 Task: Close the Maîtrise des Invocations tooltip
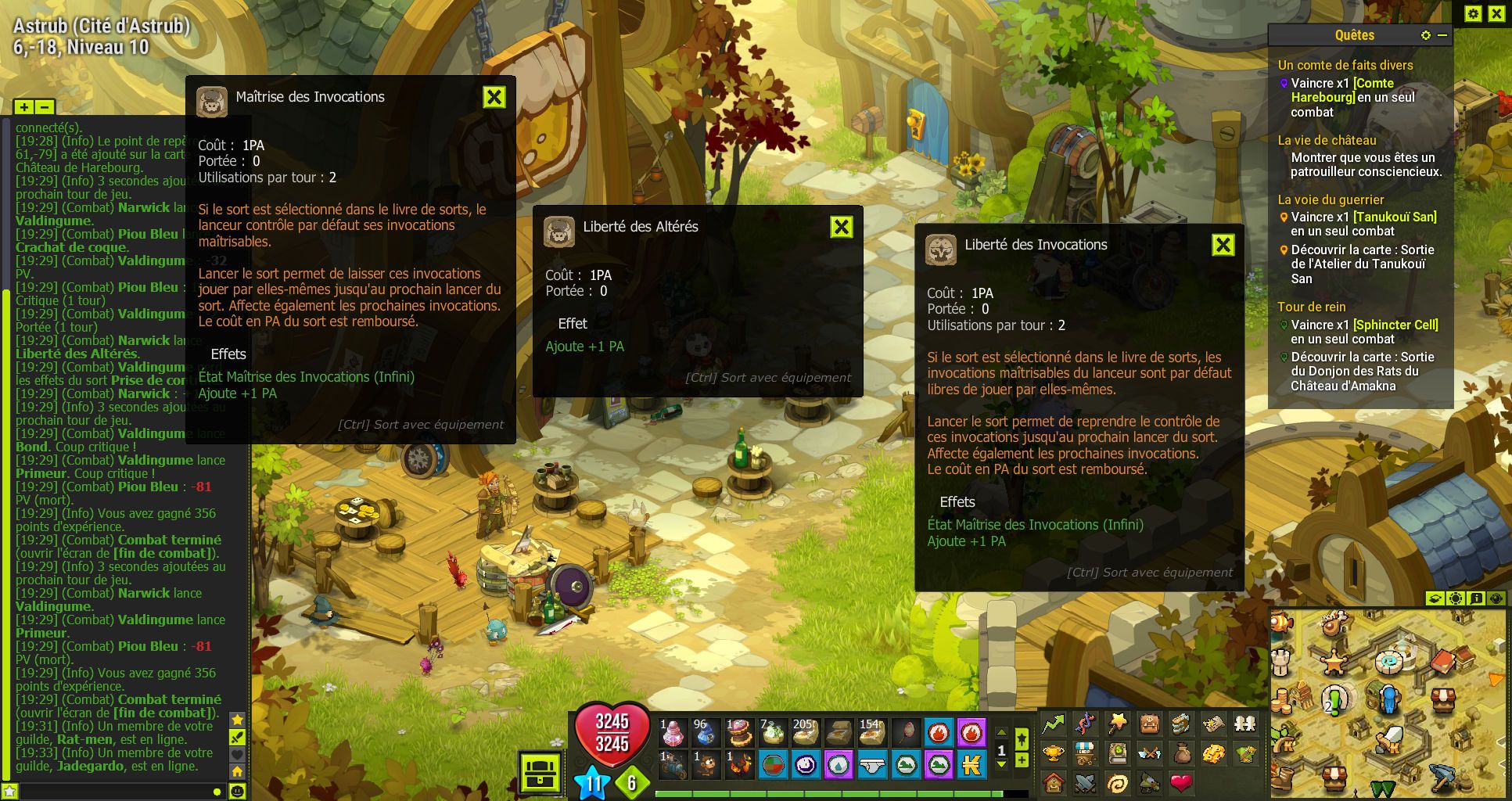click(494, 97)
